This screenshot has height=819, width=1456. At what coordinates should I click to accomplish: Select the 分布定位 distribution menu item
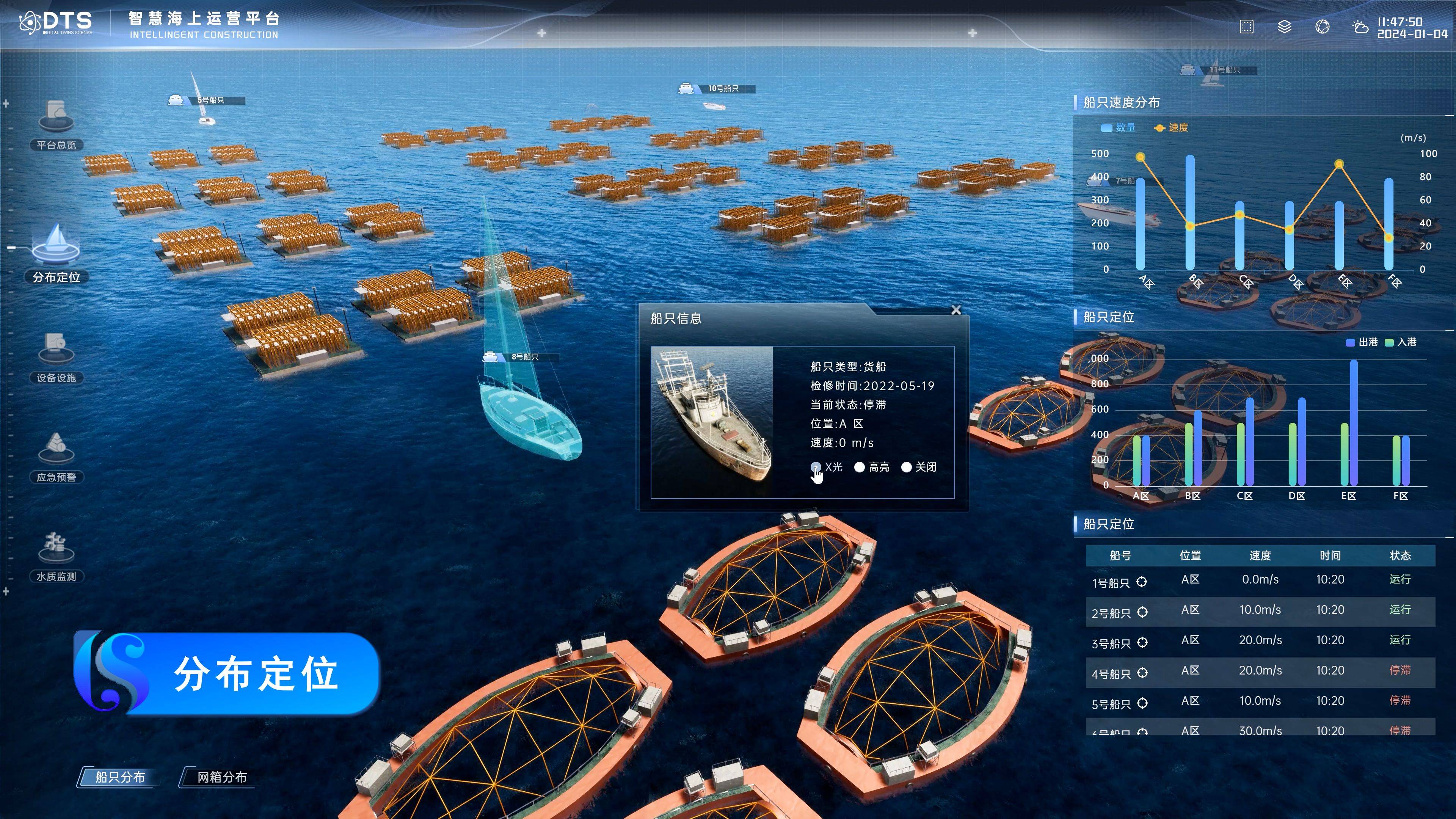(x=56, y=254)
